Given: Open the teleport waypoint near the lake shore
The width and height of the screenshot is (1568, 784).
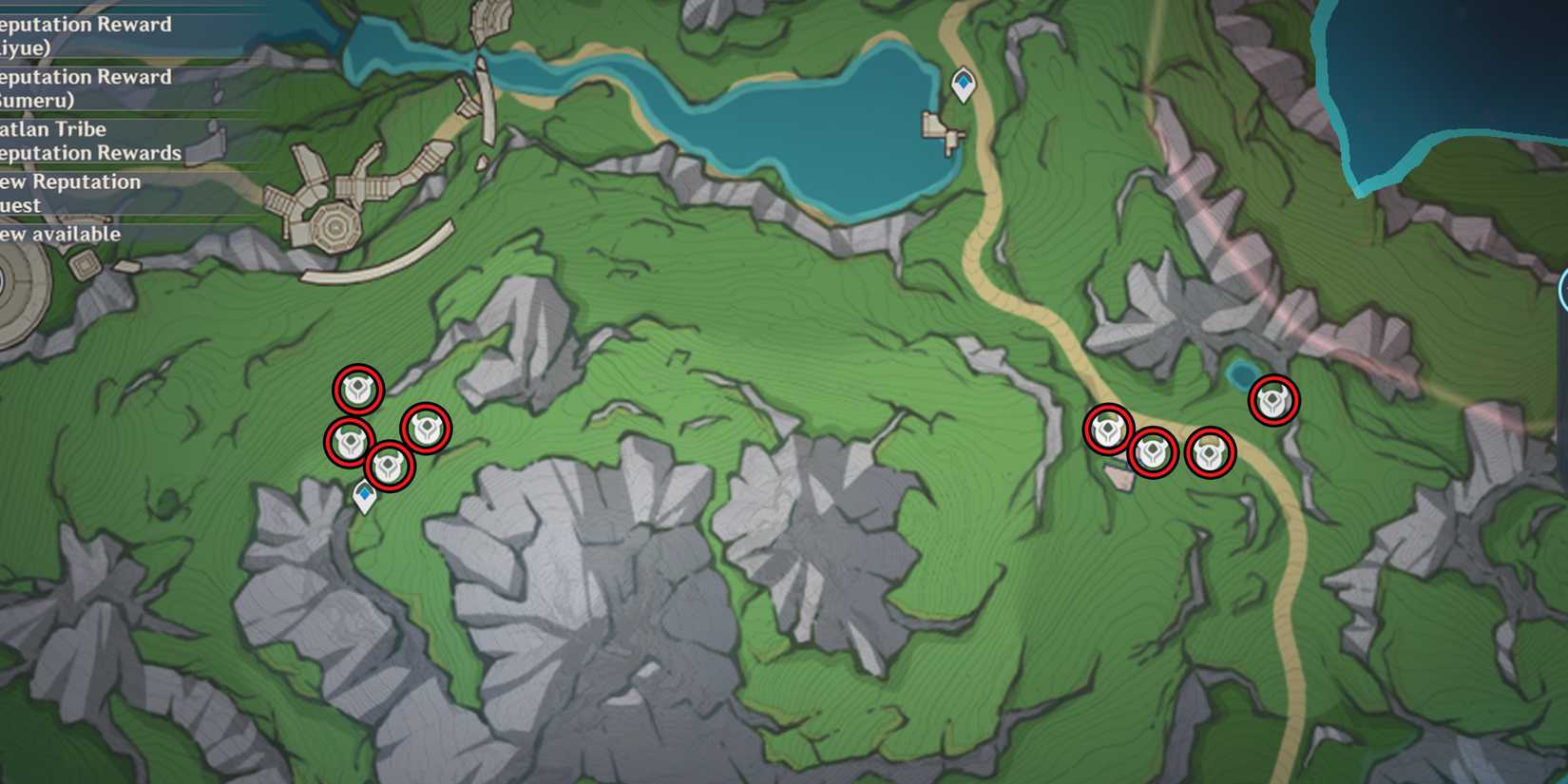Looking at the screenshot, I should (x=962, y=82).
